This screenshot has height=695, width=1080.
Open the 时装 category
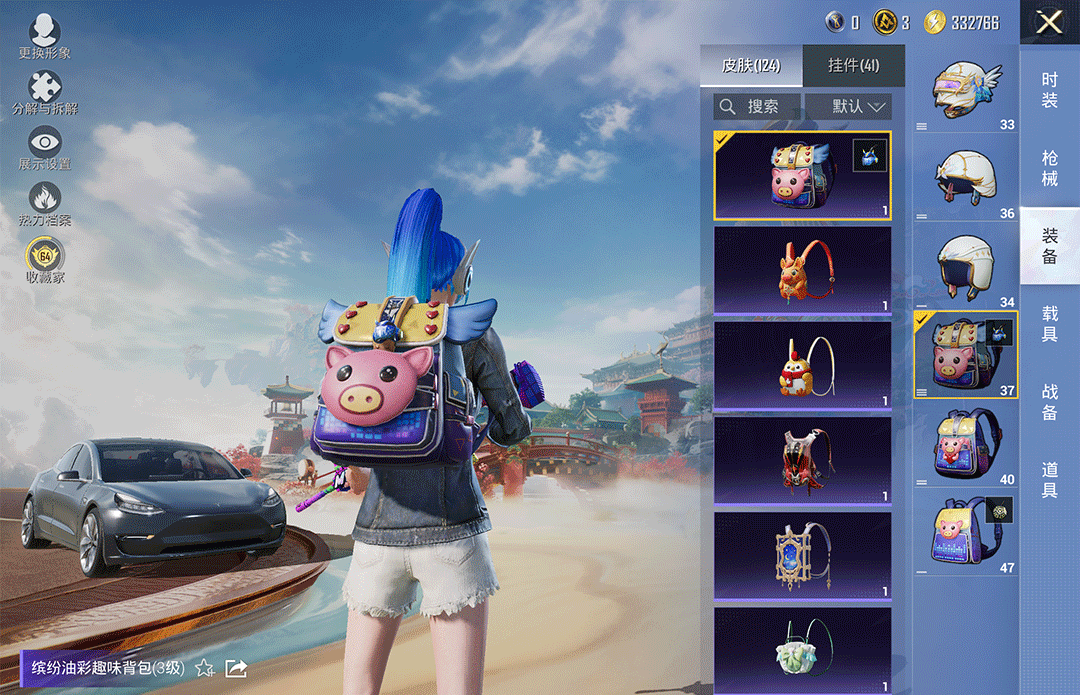point(1049,91)
